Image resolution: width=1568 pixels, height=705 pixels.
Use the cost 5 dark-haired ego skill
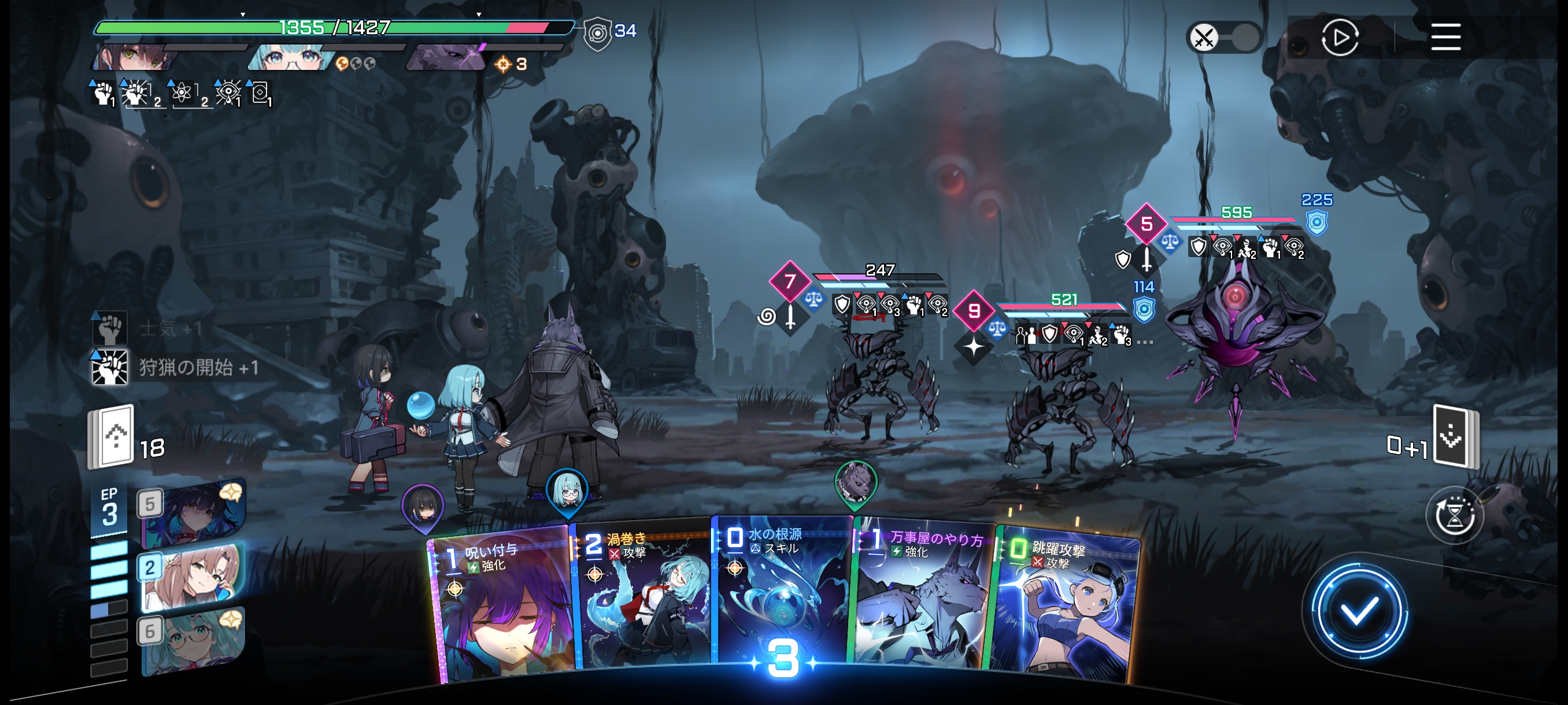click(194, 513)
